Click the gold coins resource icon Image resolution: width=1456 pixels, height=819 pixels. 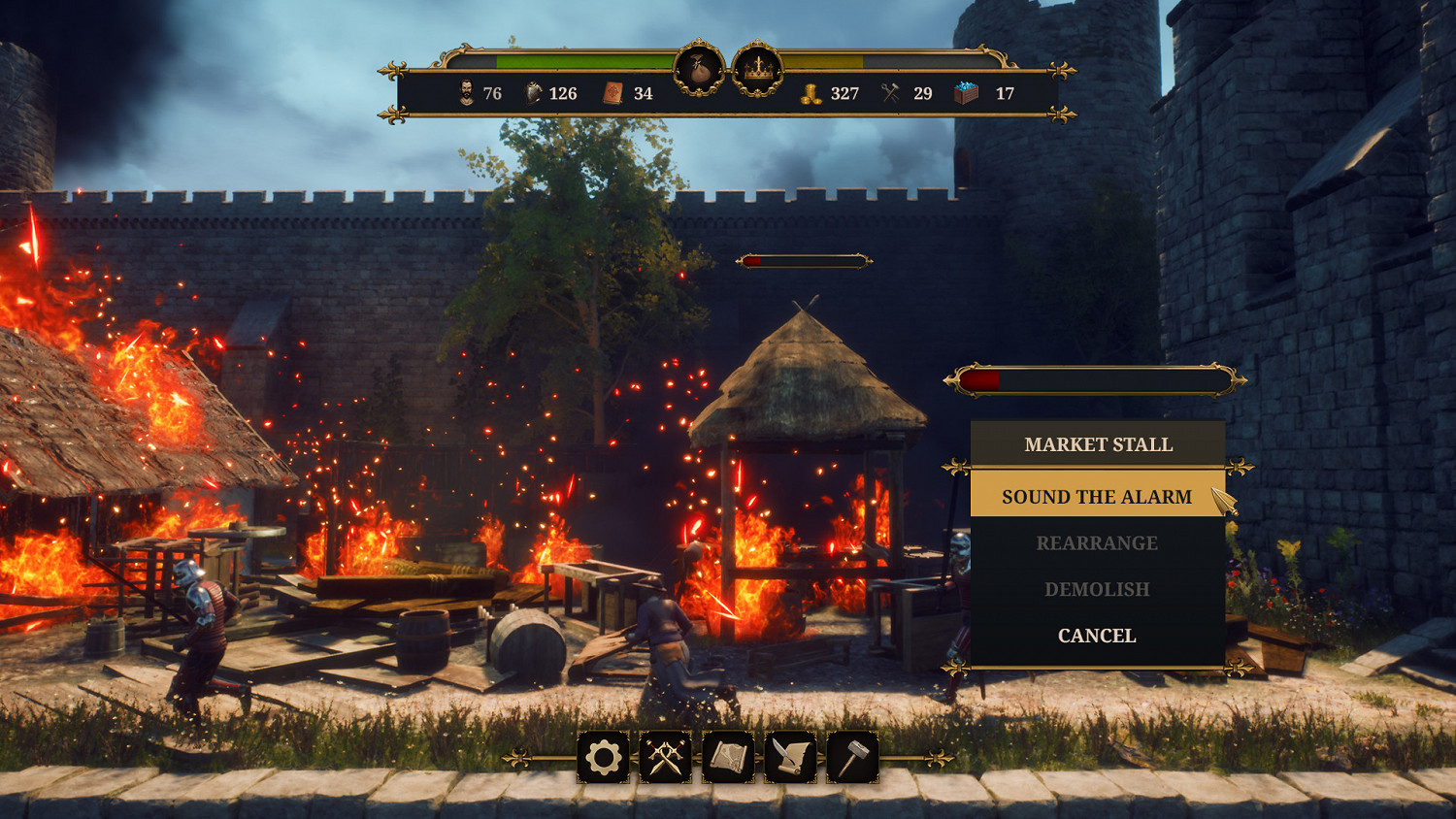[813, 94]
